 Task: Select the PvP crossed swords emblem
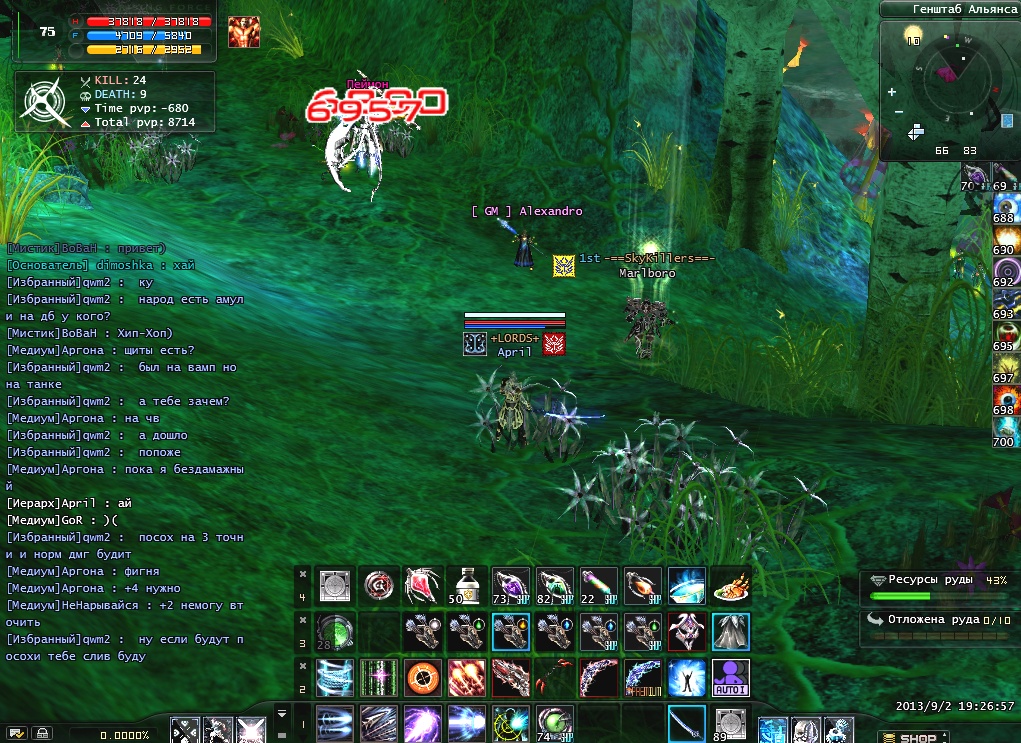(x=42, y=100)
